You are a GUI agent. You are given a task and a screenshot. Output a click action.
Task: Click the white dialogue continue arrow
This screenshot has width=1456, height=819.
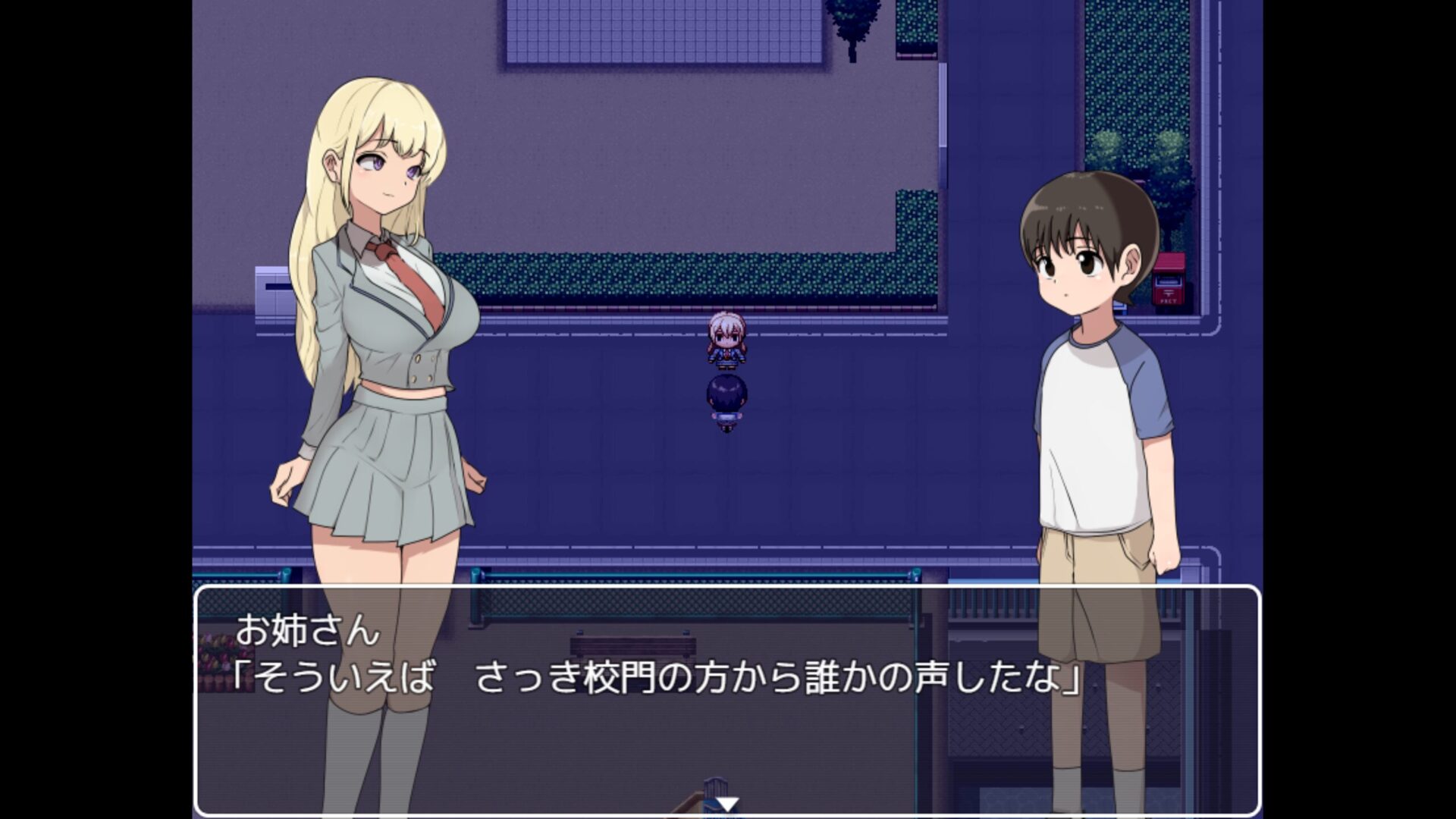pyautogui.click(x=727, y=805)
